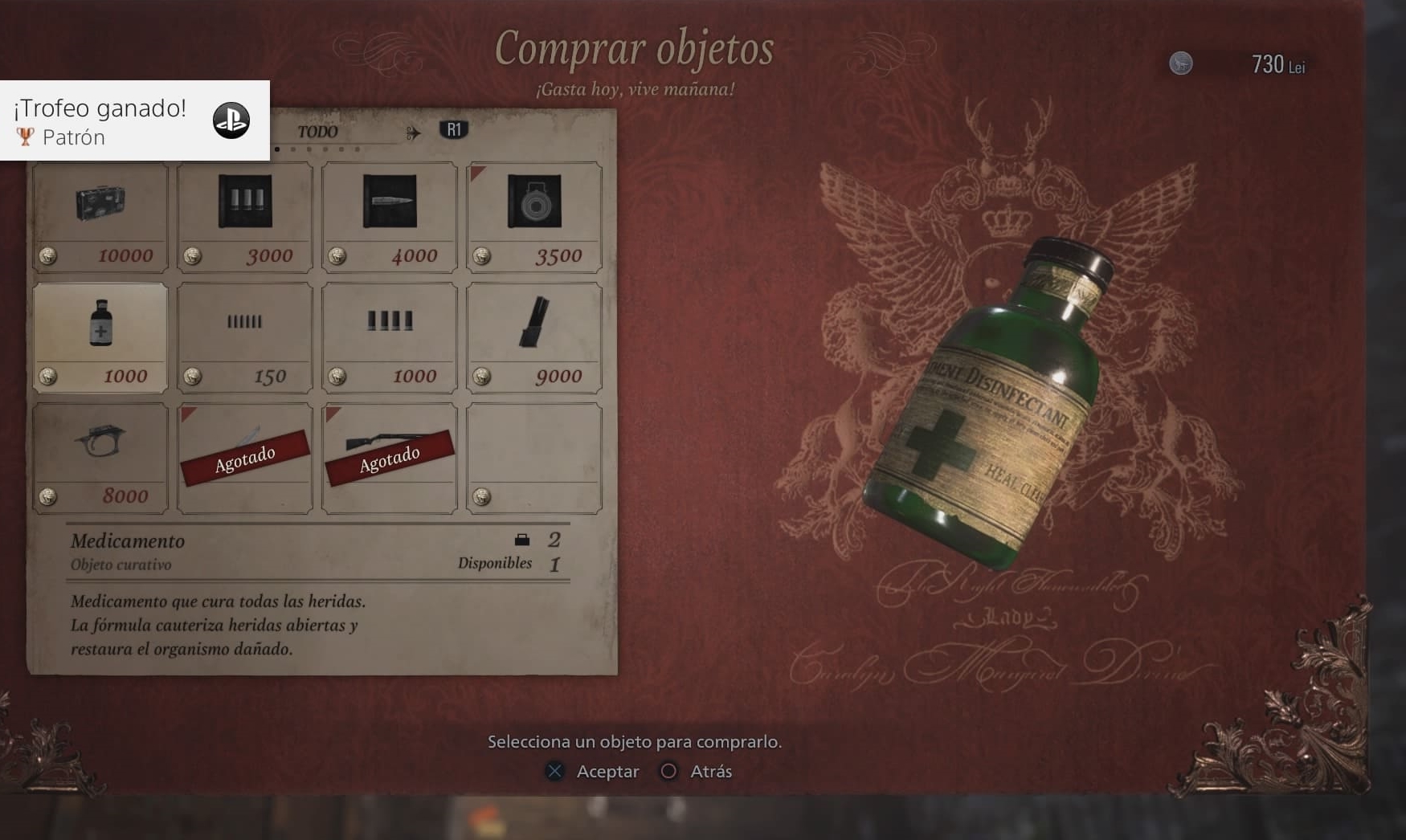Choose the shotgun shell recipe for 3000
The height and width of the screenshot is (840, 1406).
[245, 217]
